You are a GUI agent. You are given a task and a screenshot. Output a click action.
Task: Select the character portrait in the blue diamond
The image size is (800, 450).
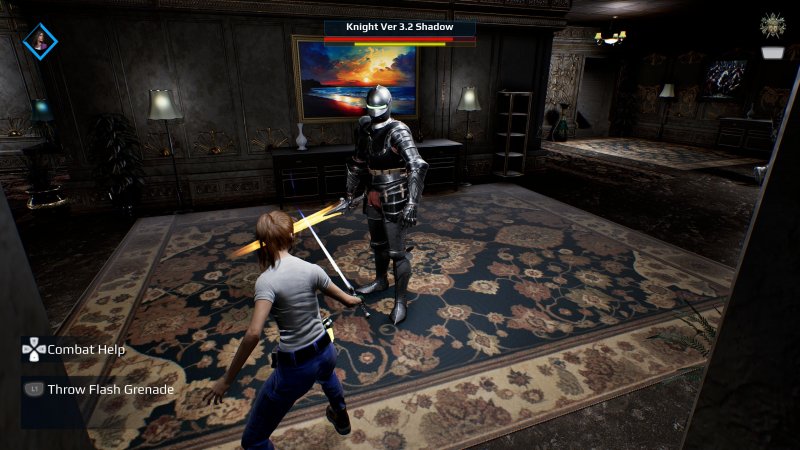click(40, 41)
